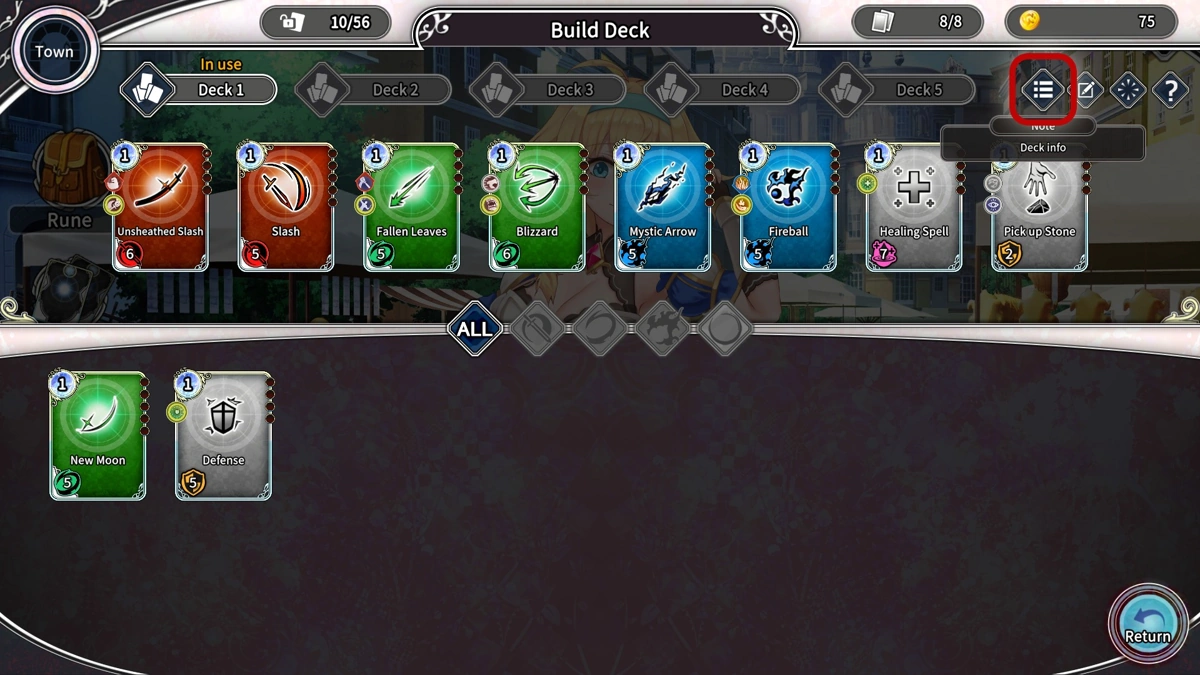The image size is (1200, 675).
Task: Pick the red Slash card
Action: tap(286, 207)
